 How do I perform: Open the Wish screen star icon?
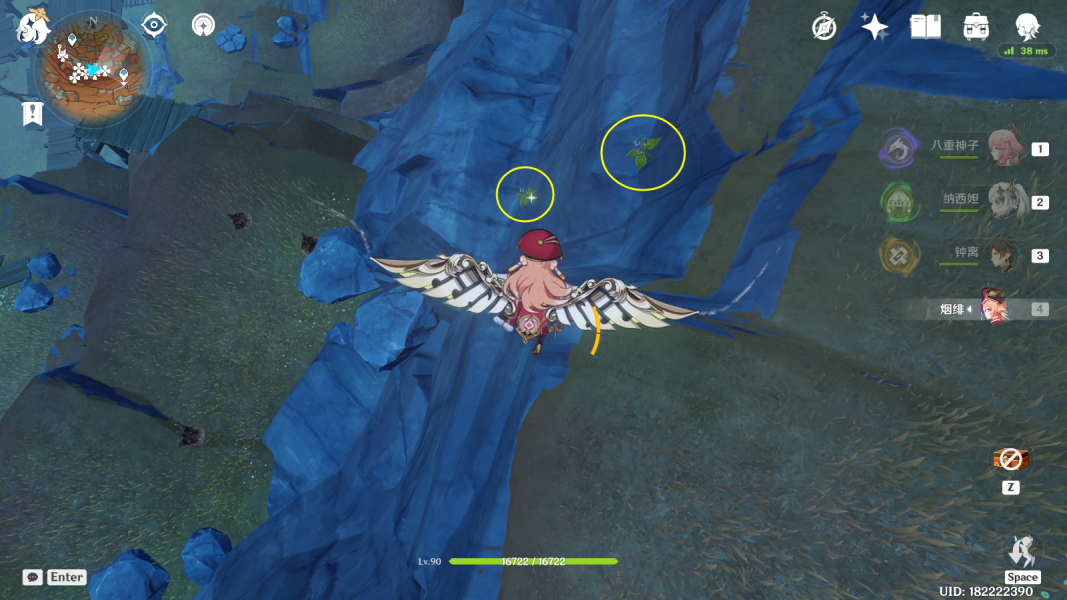tap(875, 27)
